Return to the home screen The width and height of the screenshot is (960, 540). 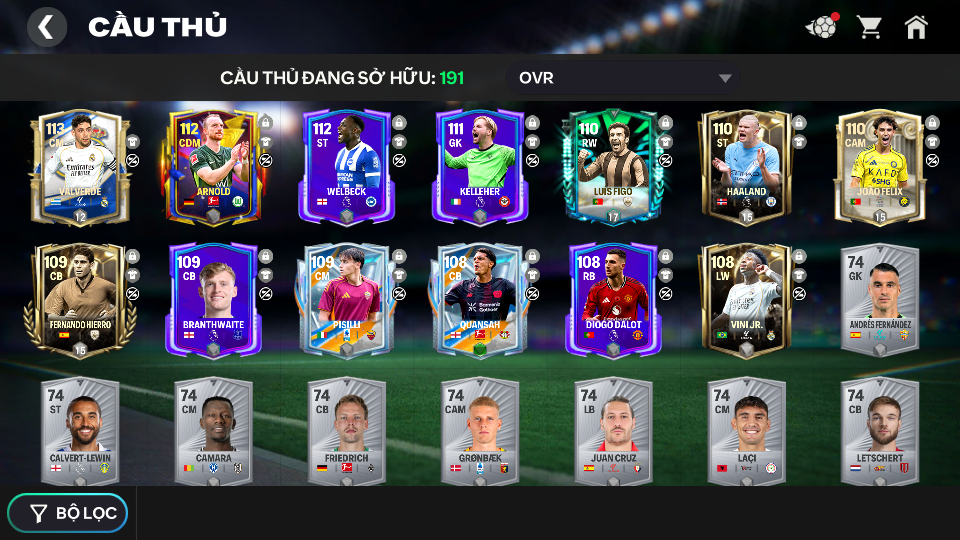916,27
